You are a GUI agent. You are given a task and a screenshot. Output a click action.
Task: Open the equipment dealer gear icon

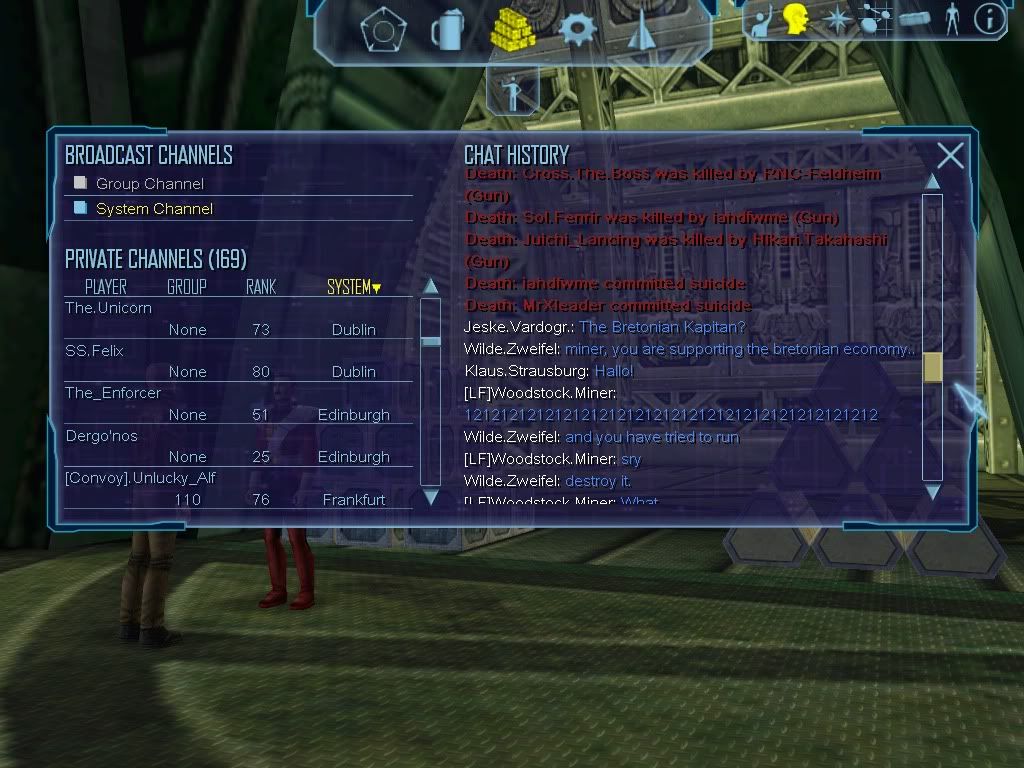578,29
